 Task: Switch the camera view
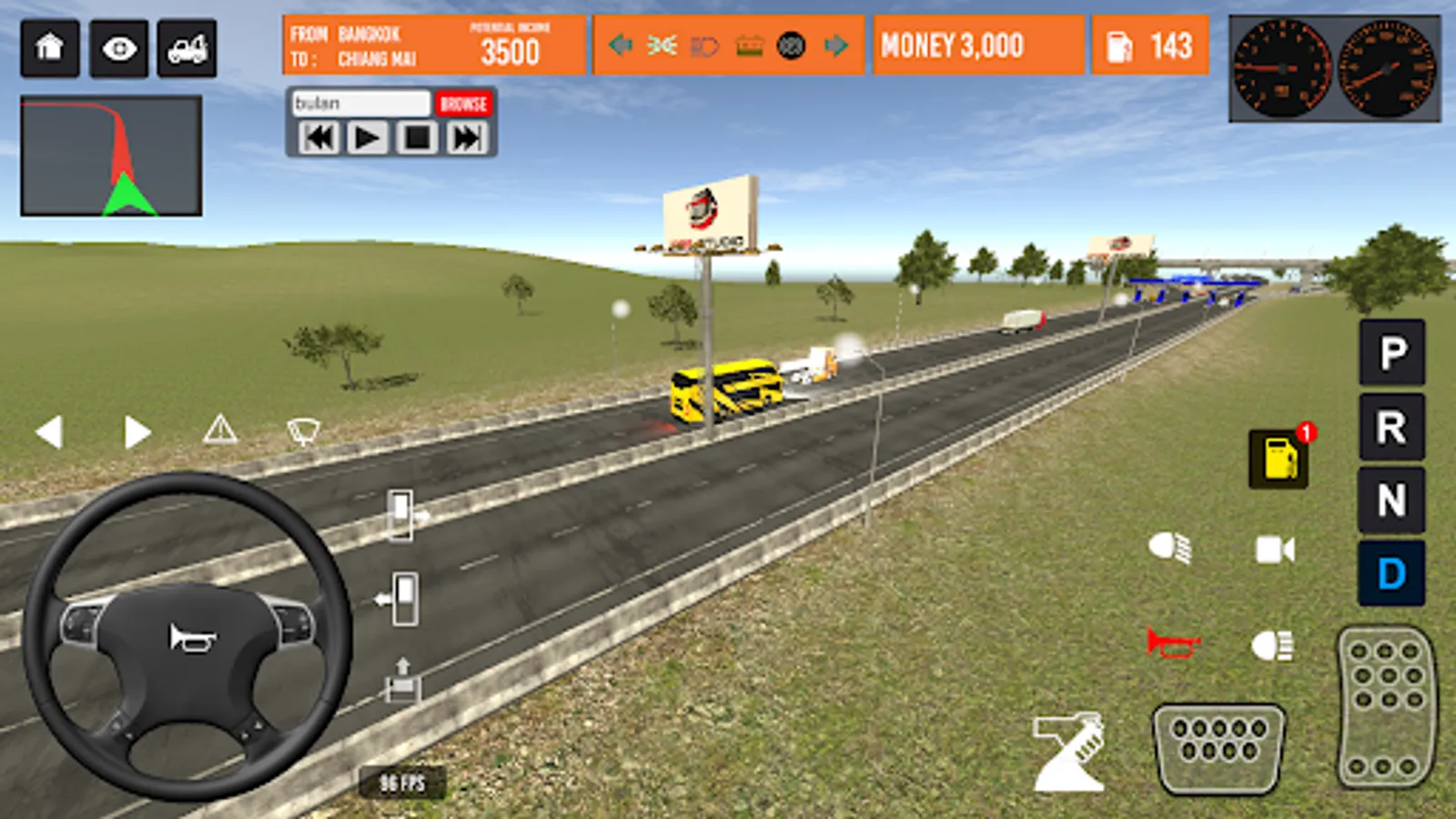pyautogui.click(x=1275, y=550)
